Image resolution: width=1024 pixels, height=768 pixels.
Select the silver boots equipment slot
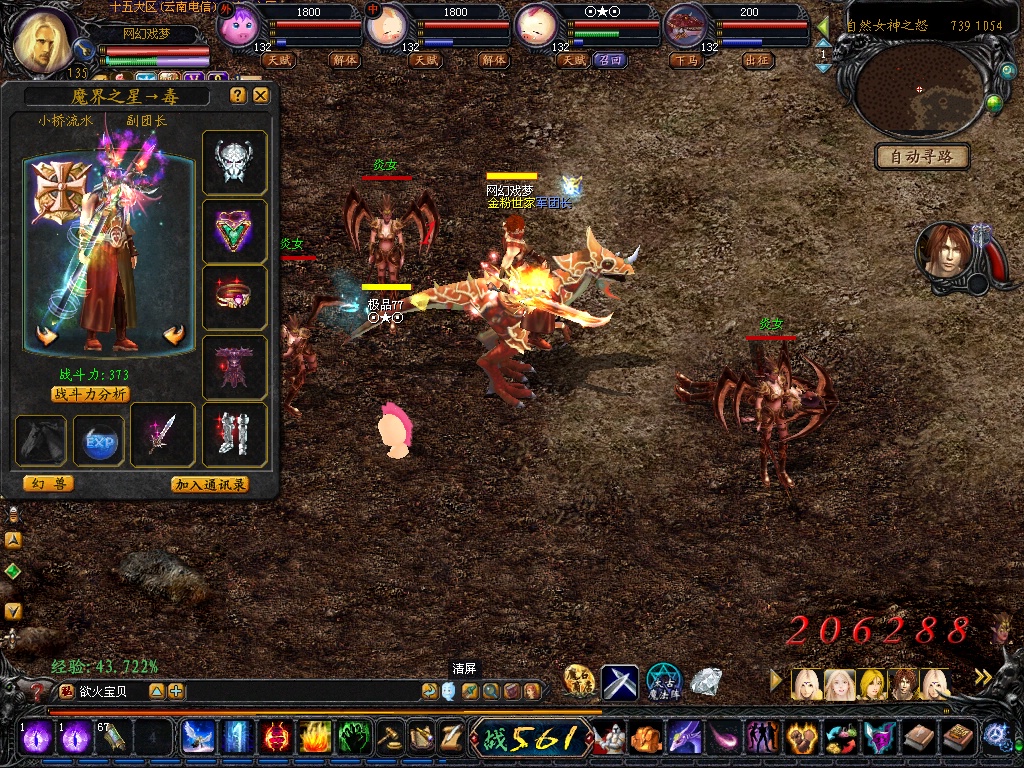[235, 435]
